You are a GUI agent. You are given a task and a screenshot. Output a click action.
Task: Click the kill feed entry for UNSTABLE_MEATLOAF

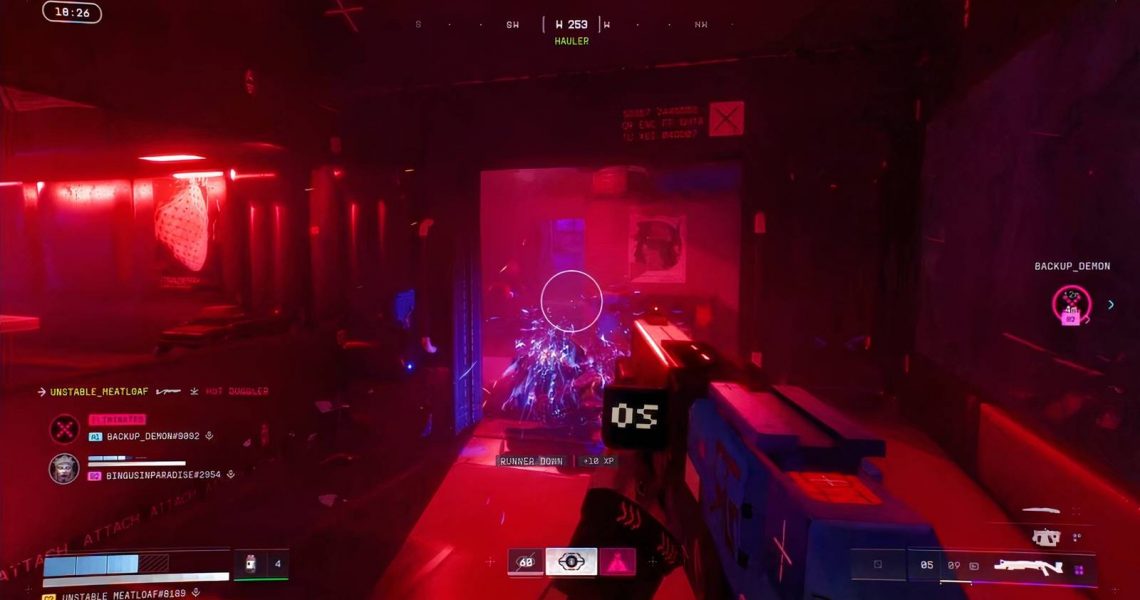152,391
